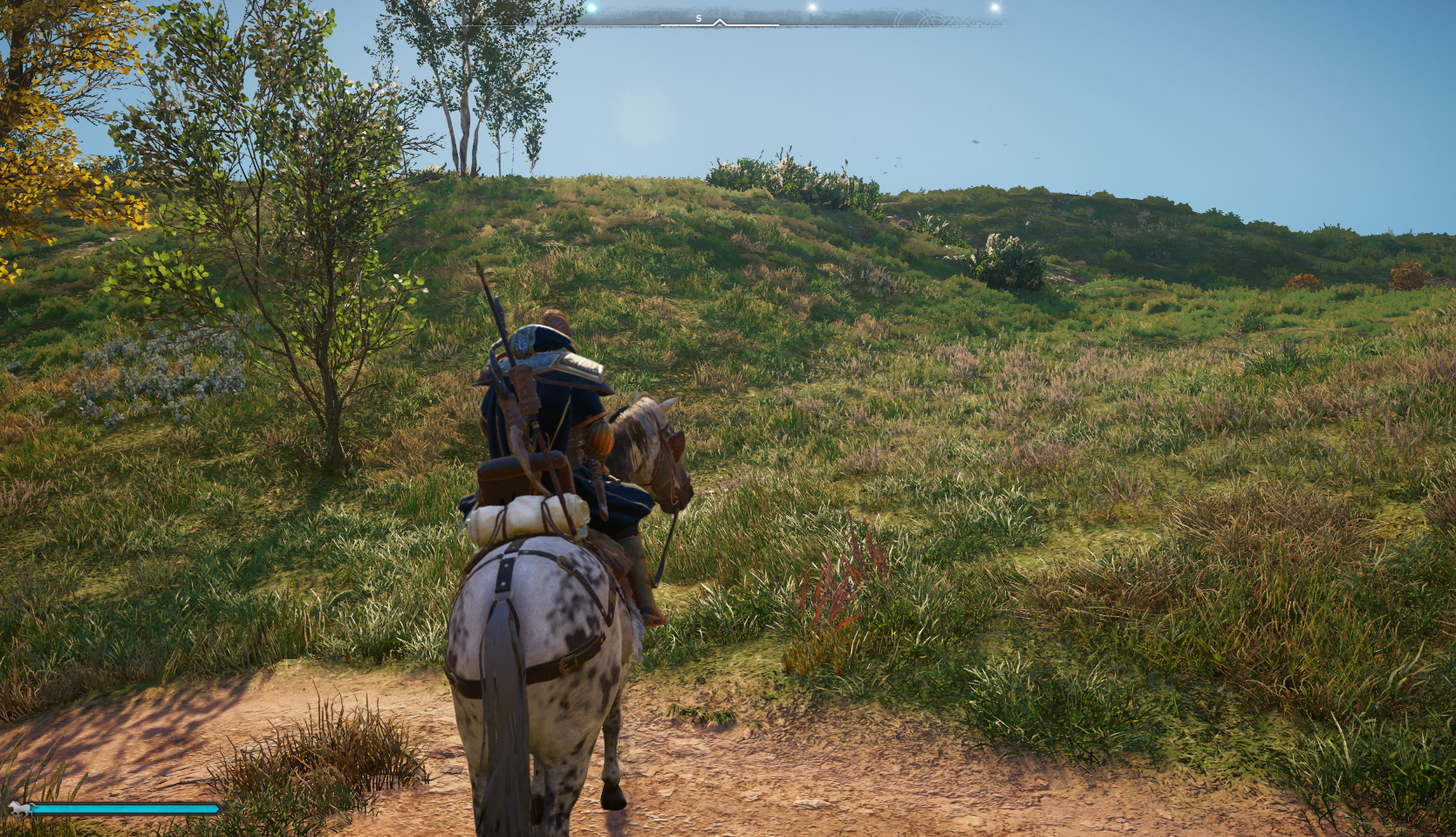Click the chevron pointer beneath the compass
Viewport: 1456px width, 837px height.
pos(720,22)
